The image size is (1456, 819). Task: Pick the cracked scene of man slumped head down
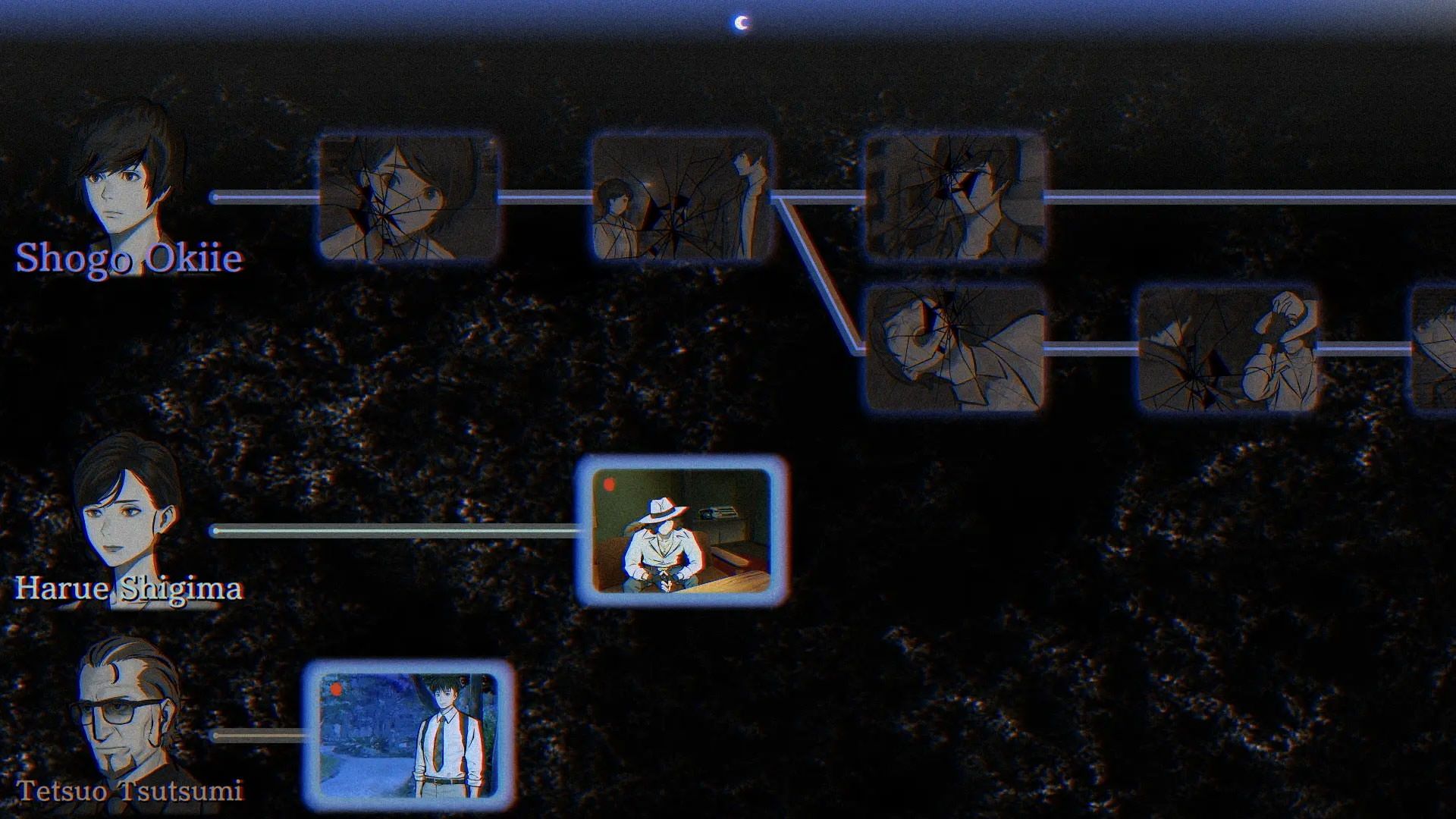tap(954, 350)
